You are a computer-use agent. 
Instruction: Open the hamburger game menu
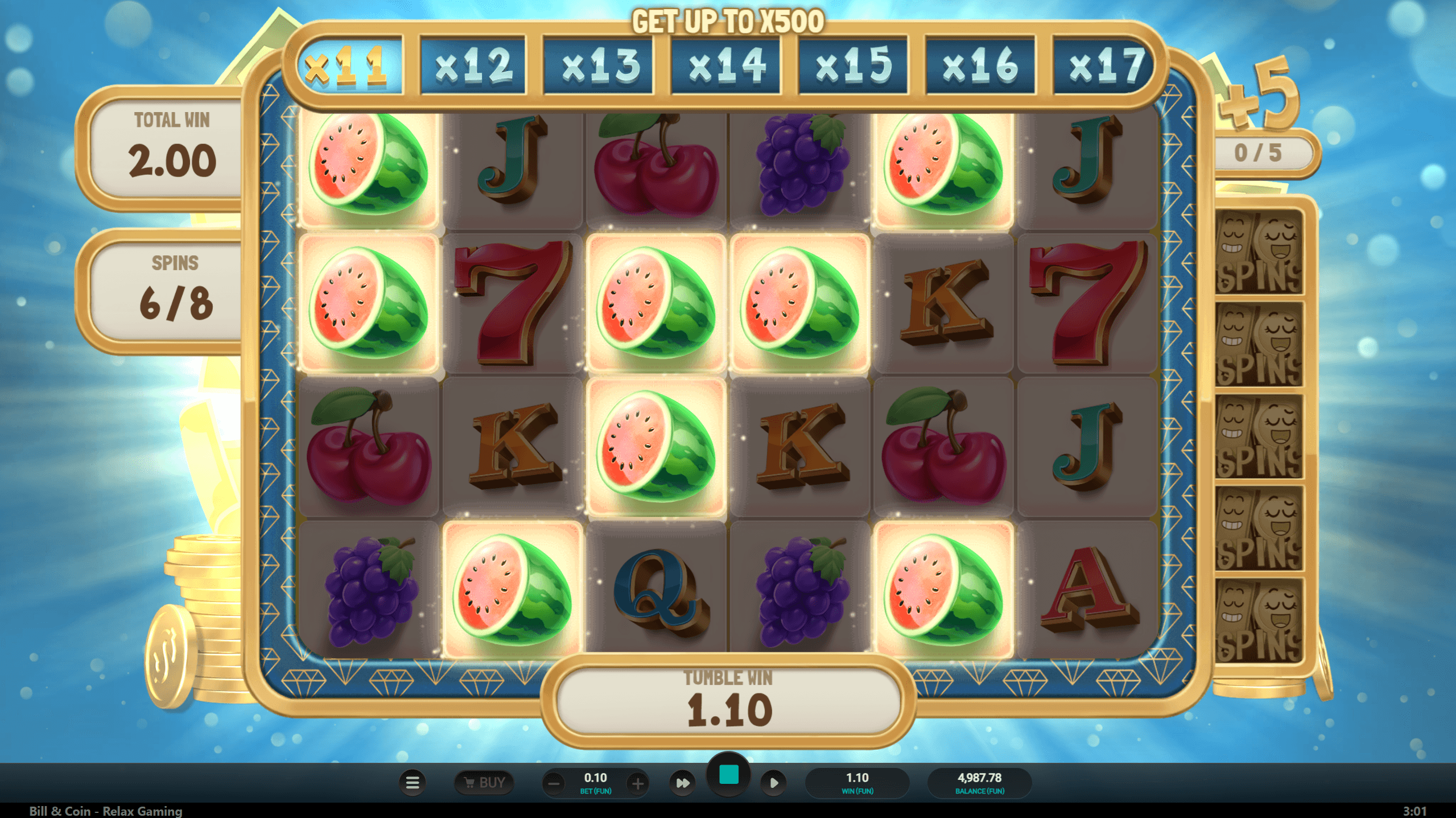(x=413, y=783)
